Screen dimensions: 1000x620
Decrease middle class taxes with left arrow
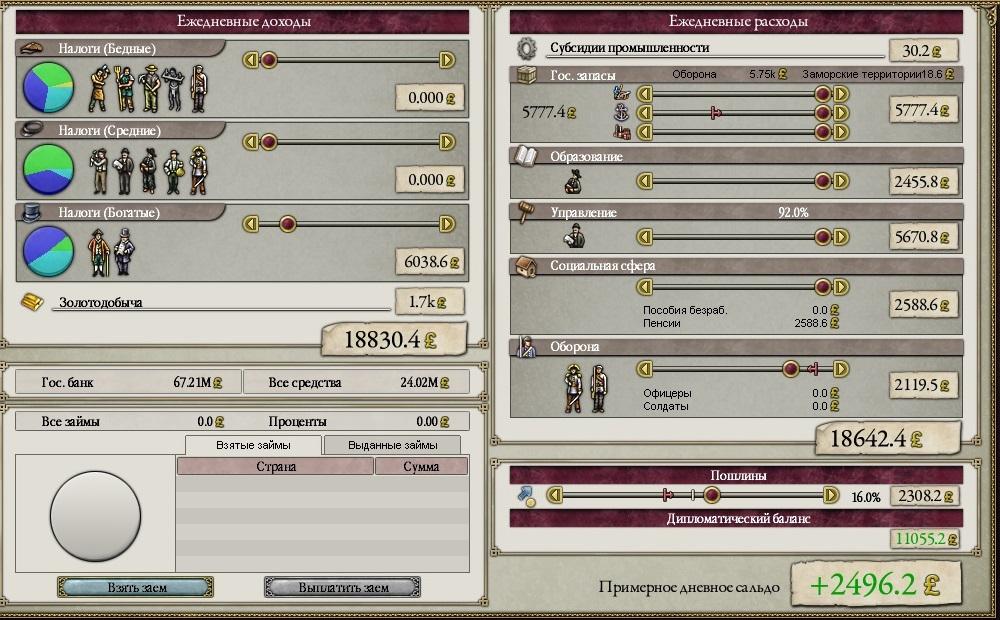tap(251, 143)
